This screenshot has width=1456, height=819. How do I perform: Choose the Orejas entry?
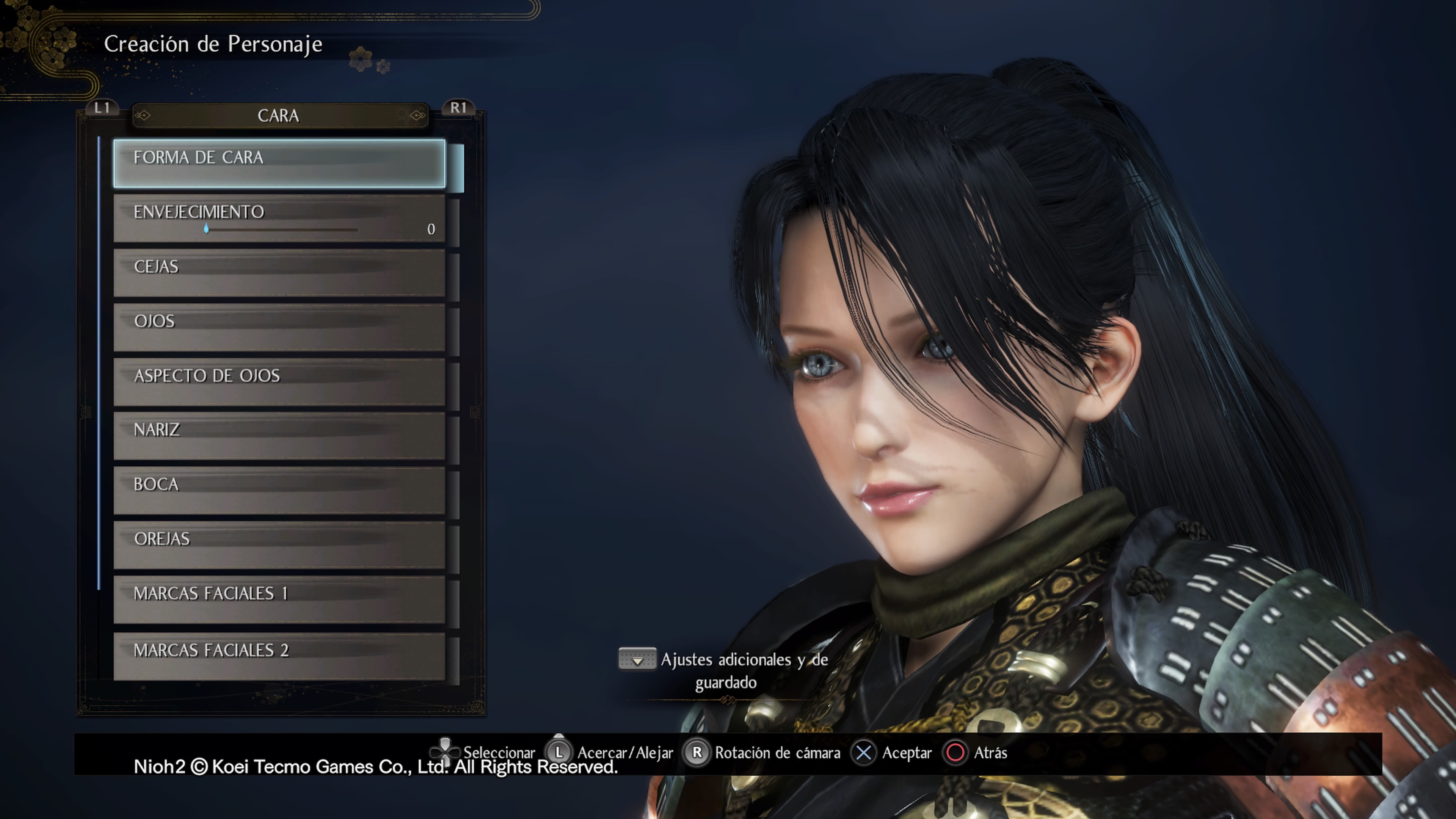coord(279,545)
